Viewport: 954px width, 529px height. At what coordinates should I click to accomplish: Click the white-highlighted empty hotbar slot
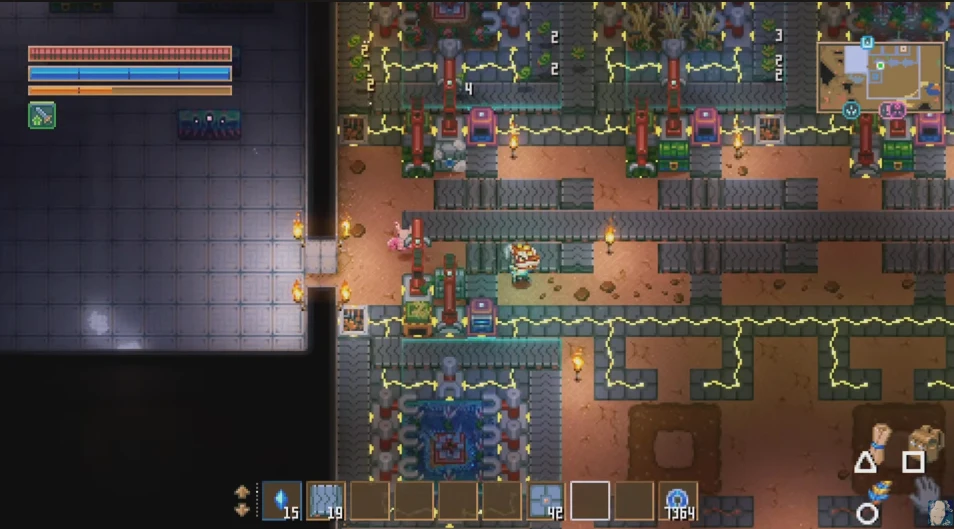coord(589,500)
